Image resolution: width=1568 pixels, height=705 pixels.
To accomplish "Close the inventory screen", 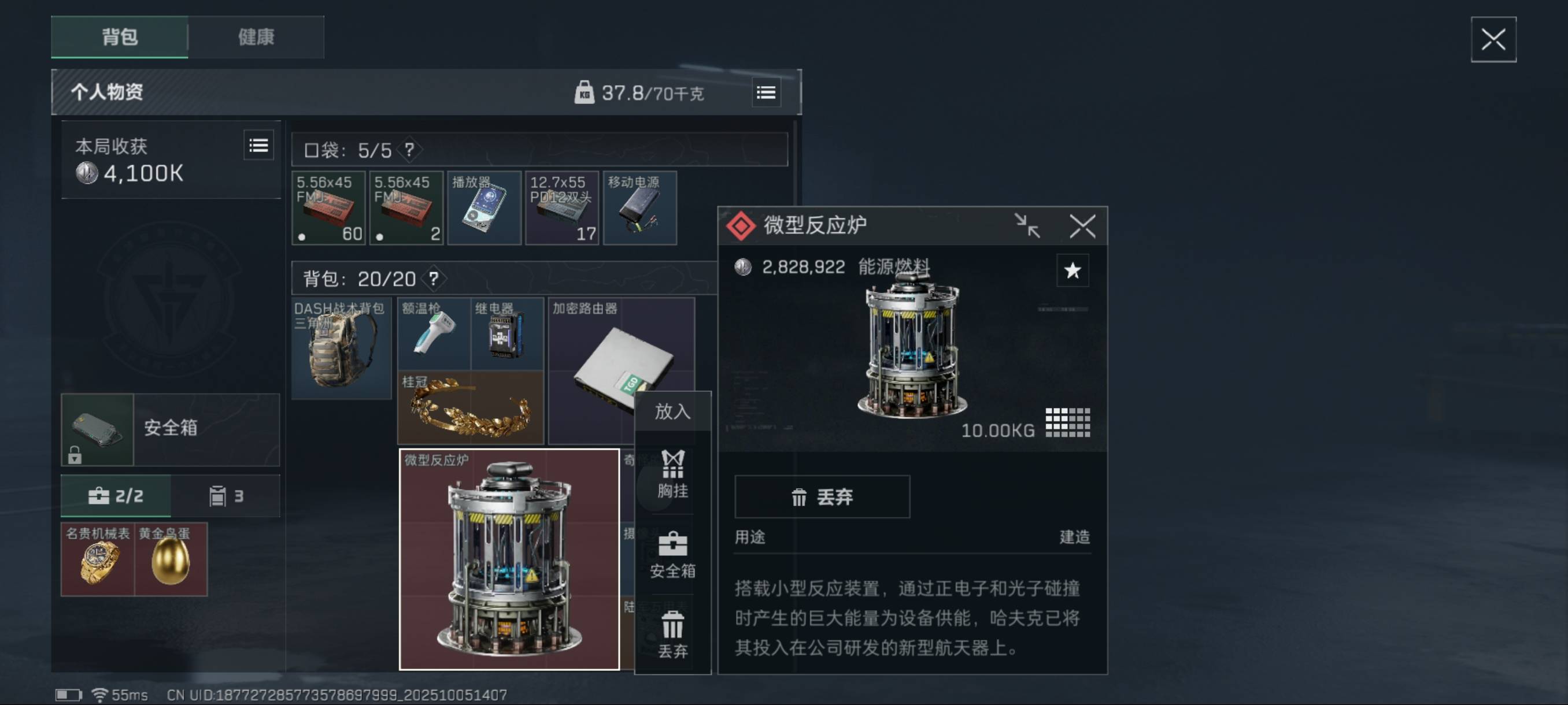I will coord(1492,40).
